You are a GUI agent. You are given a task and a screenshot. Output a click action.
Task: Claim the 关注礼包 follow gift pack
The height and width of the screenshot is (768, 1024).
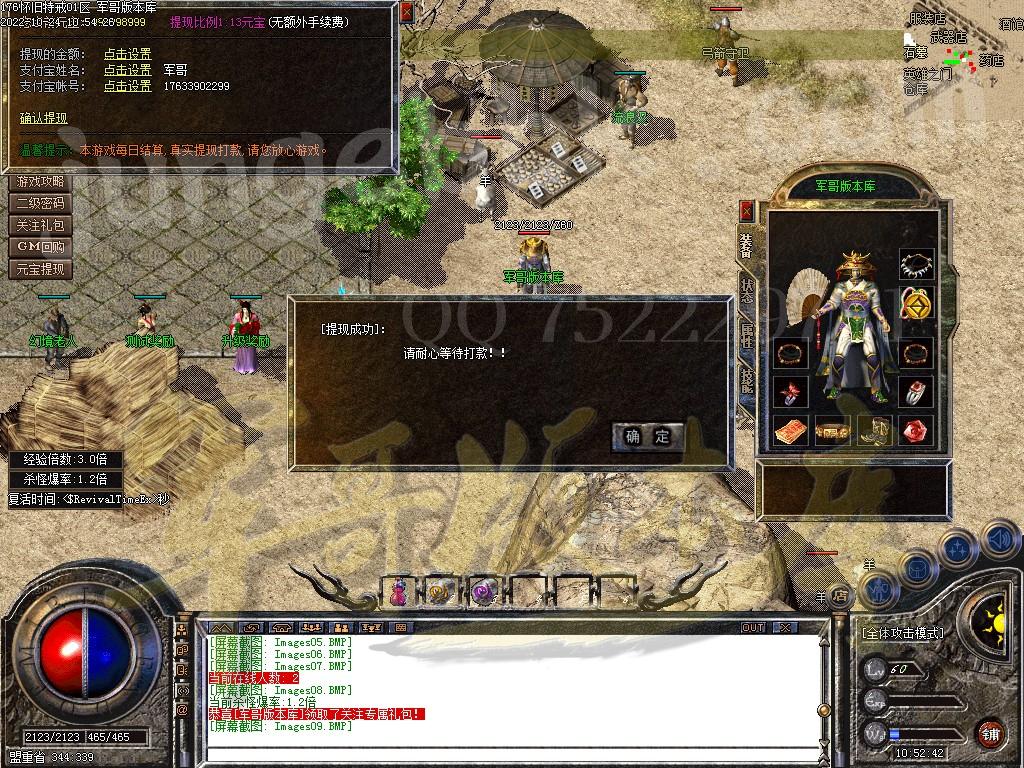pyautogui.click(x=41, y=226)
